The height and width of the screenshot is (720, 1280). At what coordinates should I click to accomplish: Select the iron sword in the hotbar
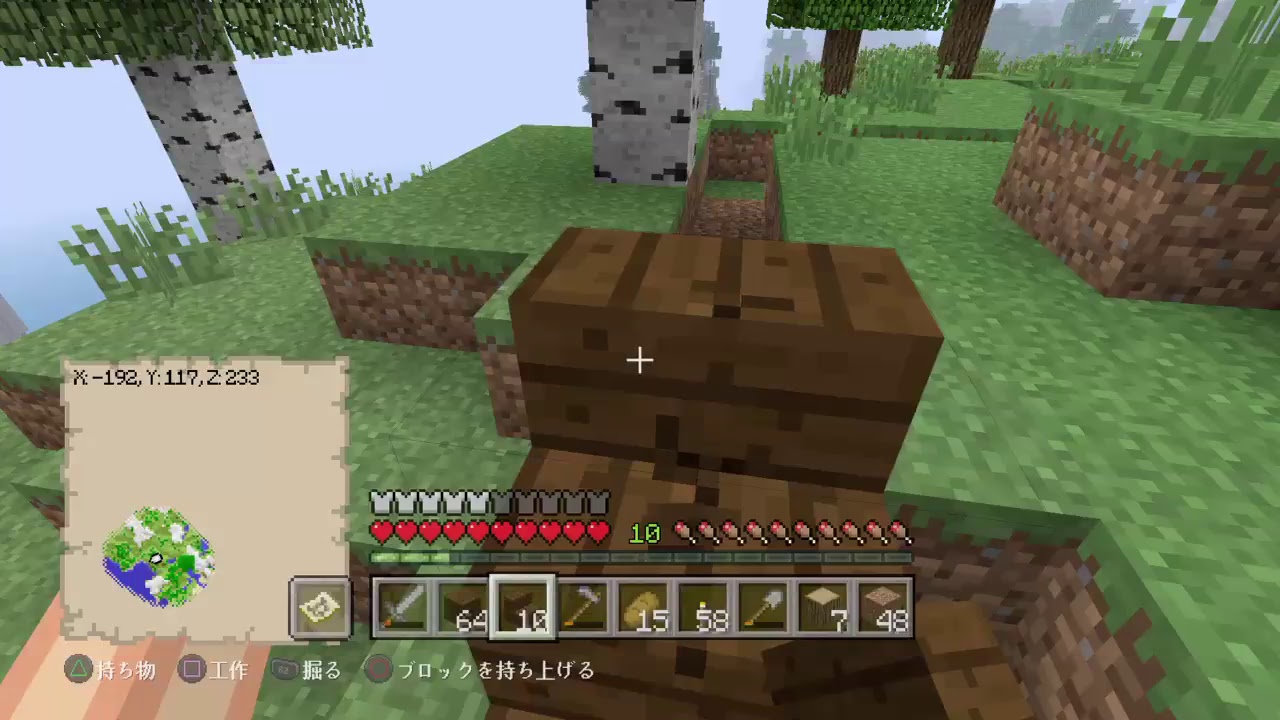coord(405,608)
